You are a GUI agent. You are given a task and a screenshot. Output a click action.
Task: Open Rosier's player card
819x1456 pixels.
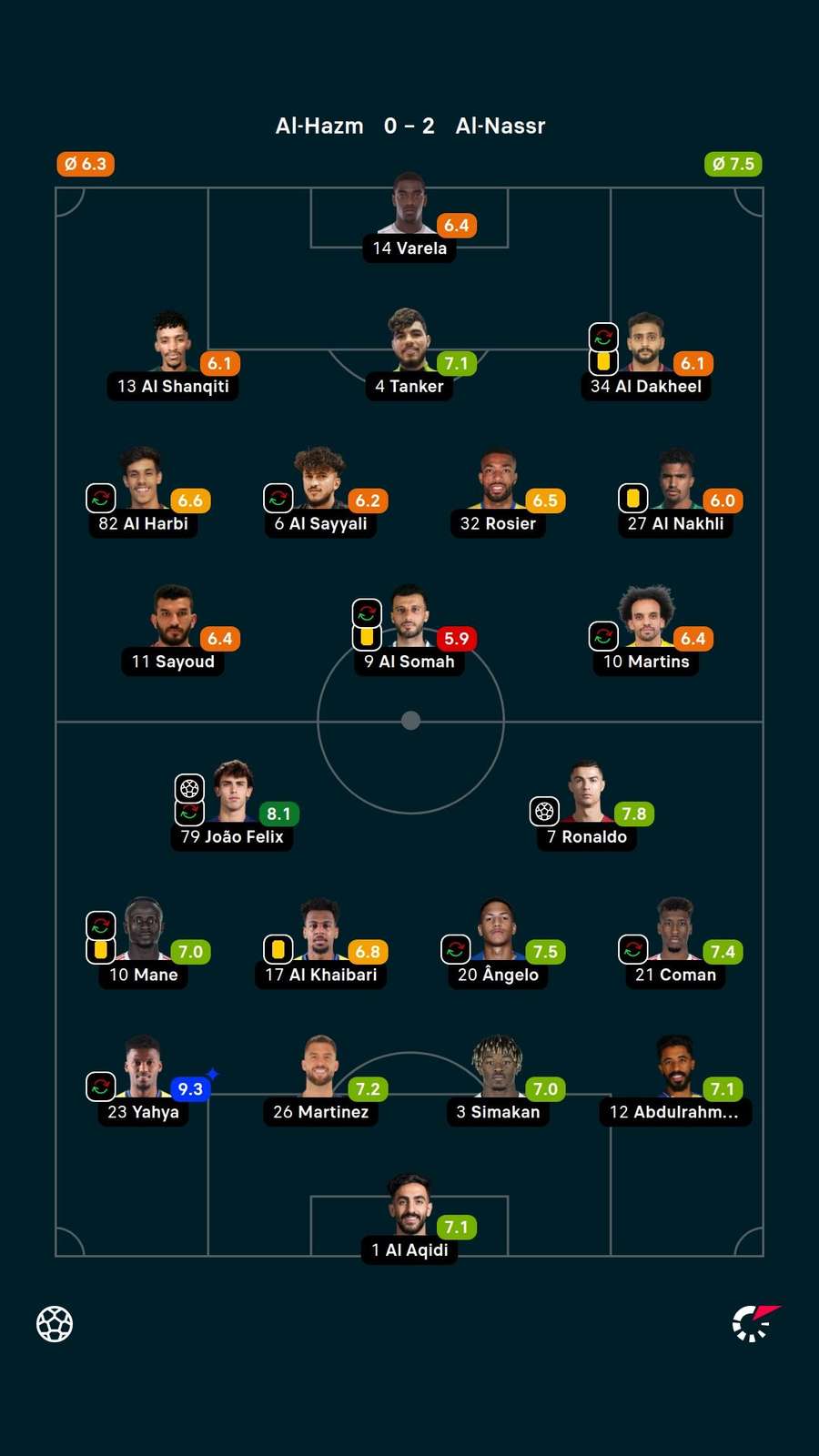click(x=498, y=480)
